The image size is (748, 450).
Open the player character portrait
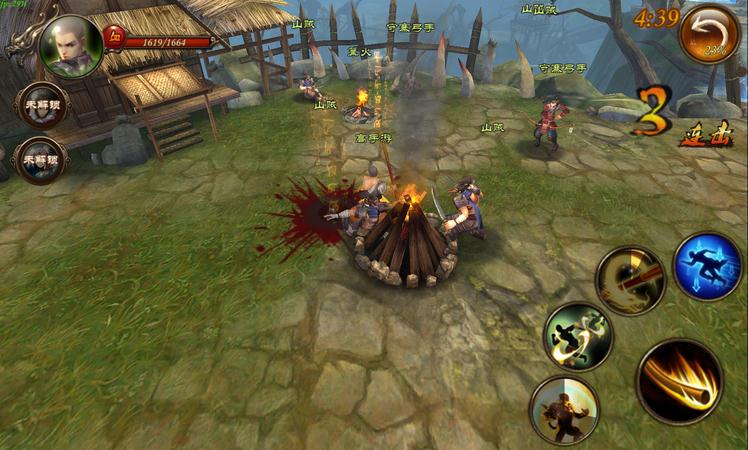pos(71,46)
